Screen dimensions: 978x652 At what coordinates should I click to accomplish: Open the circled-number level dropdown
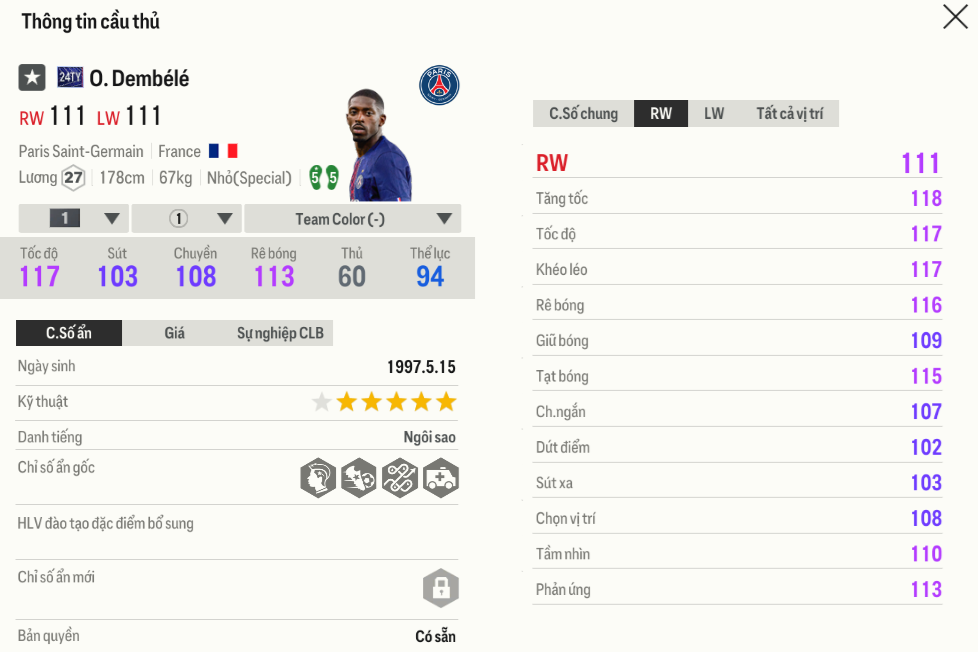click(187, 219)
